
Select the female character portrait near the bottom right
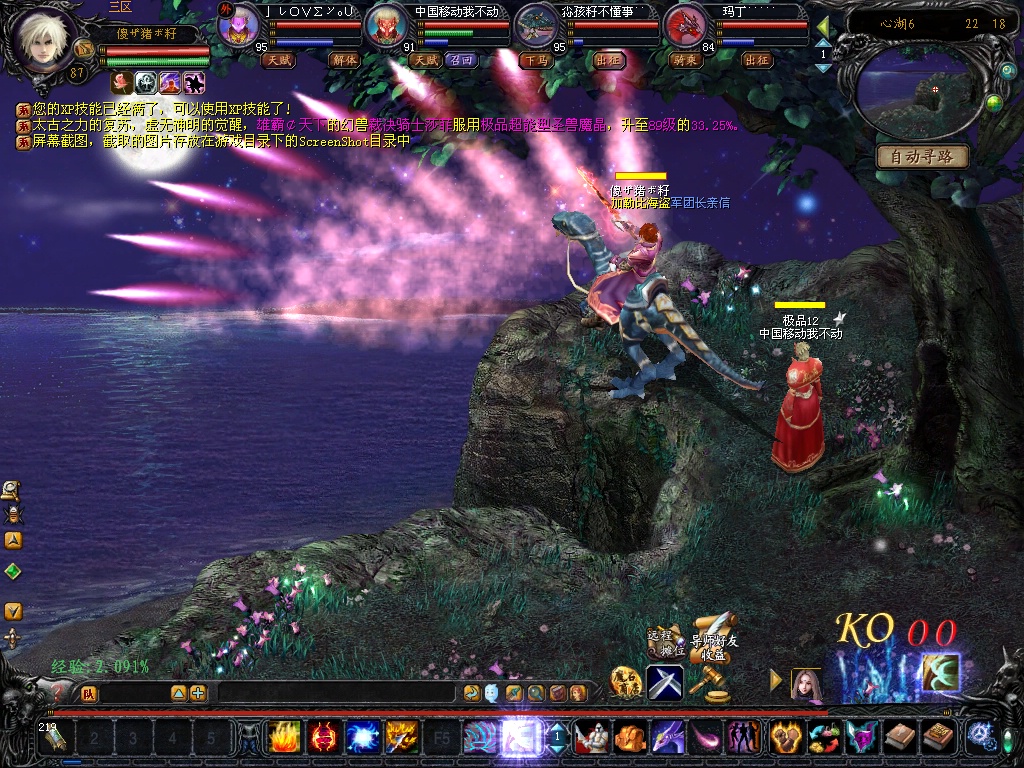pos(806,684)
